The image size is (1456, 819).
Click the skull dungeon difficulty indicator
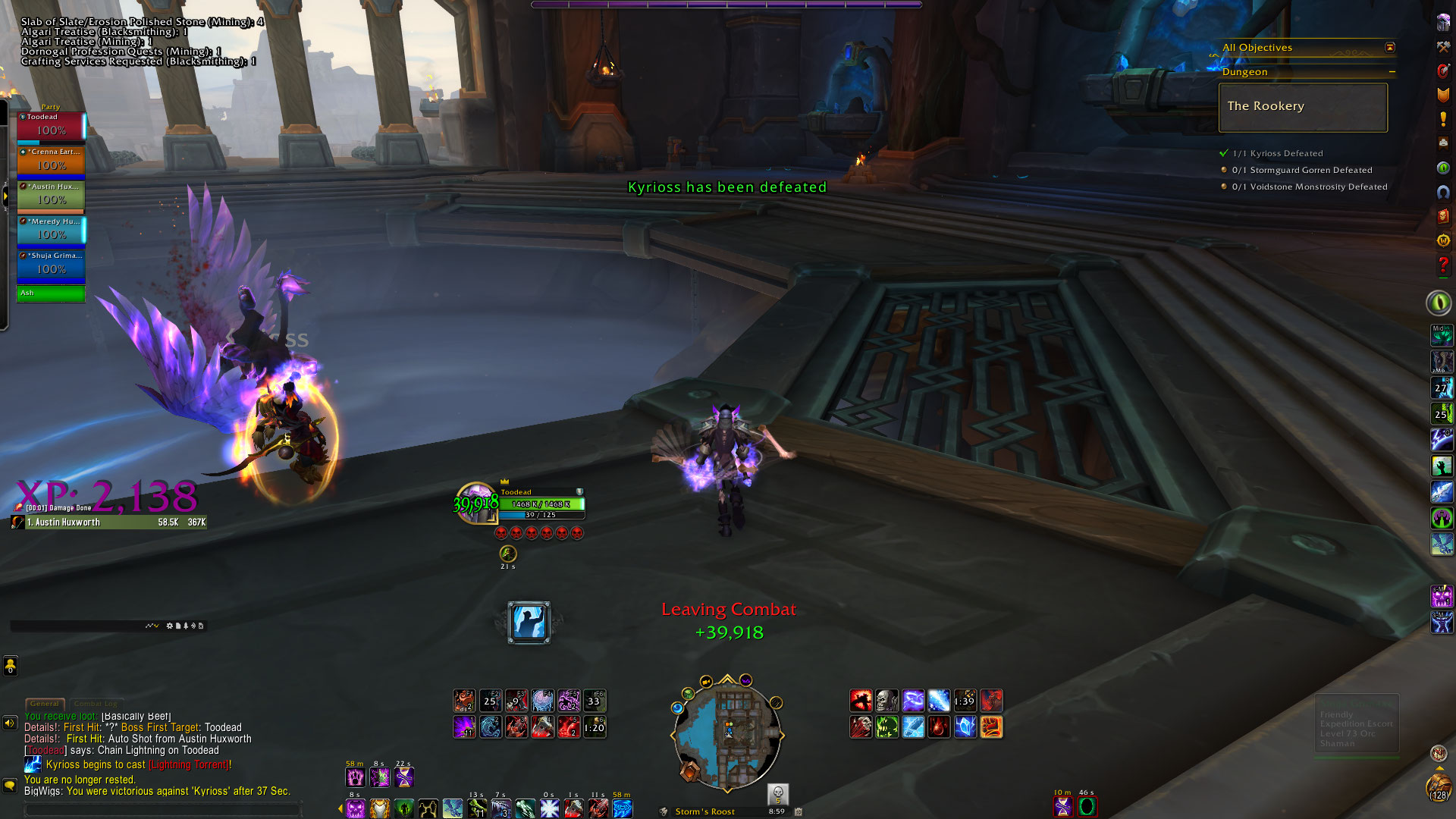click(x=777, y=794)
